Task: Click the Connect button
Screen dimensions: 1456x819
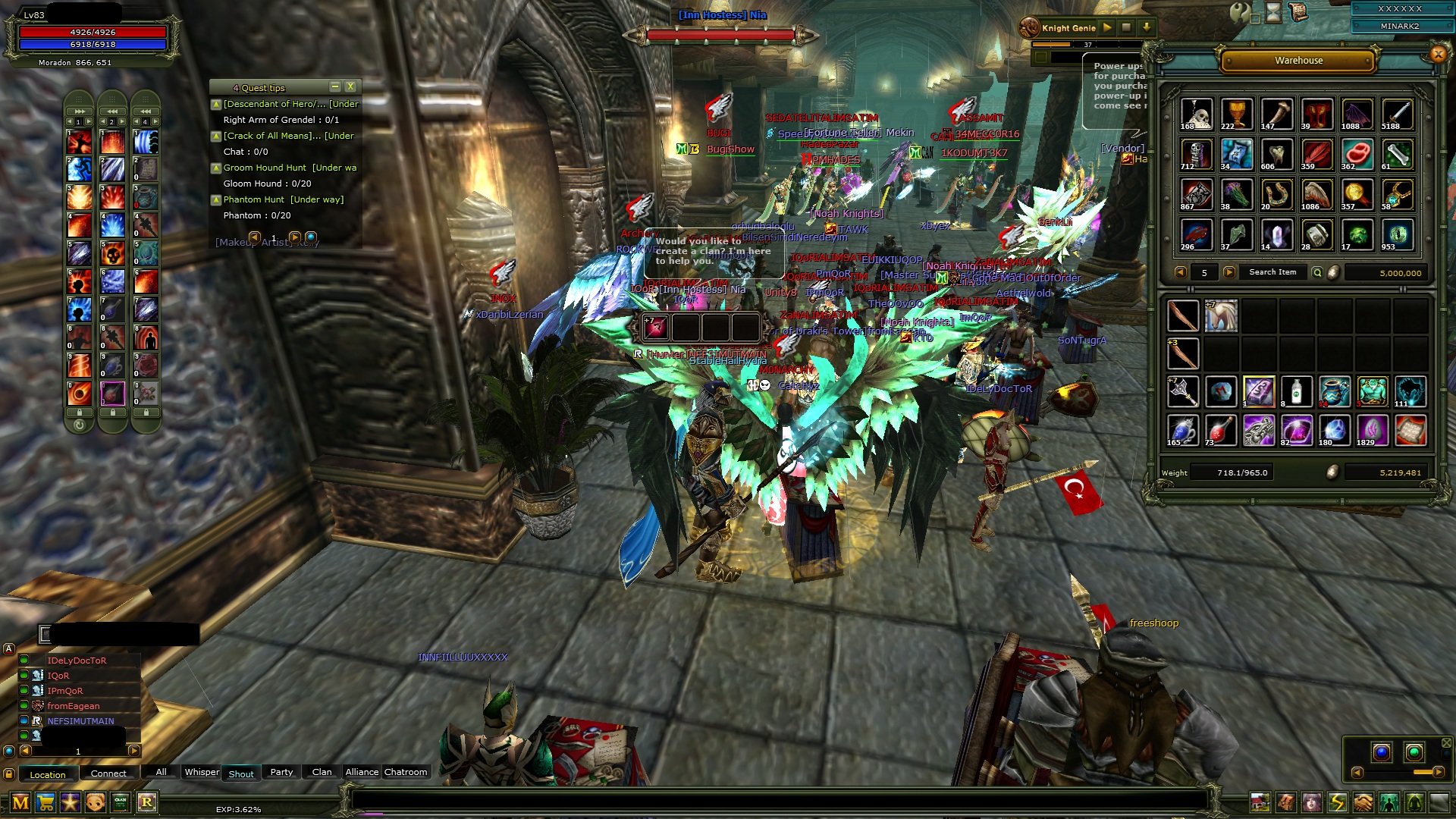Action: (x=108, y=774)
